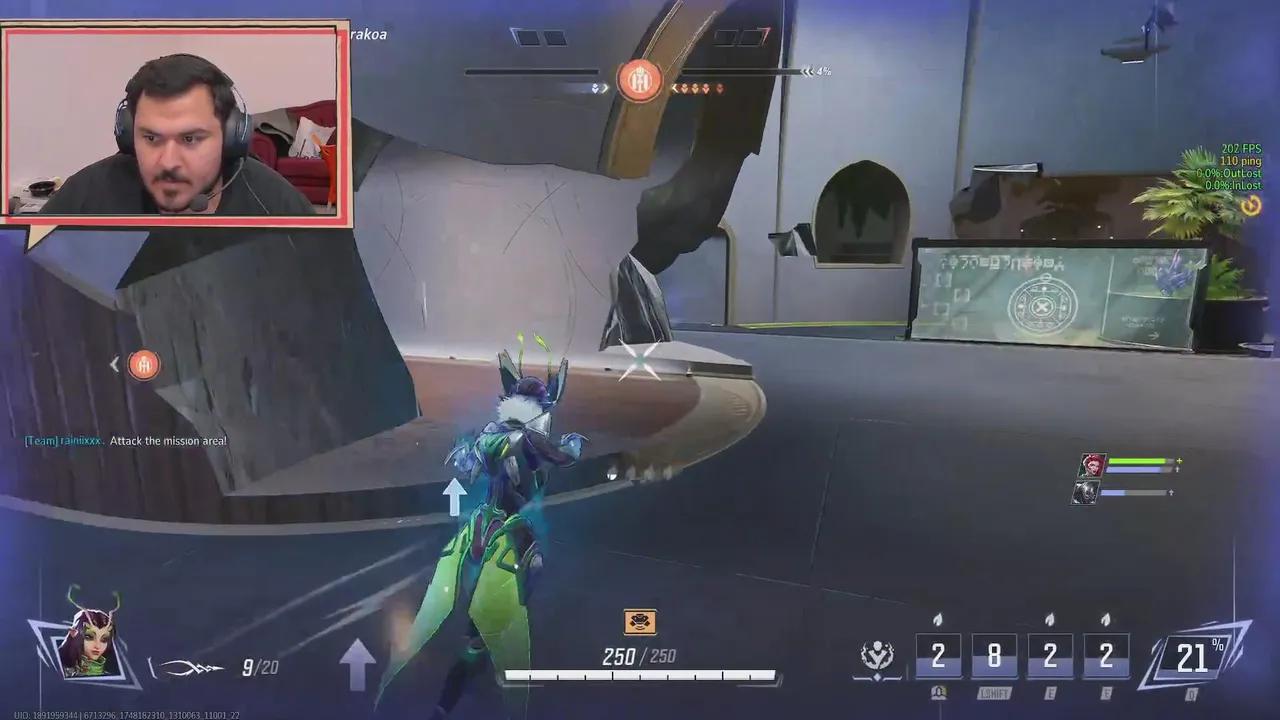Select the Q ability icon showing 2 charges
1280x720 pixels.
[x=938, y=655]
